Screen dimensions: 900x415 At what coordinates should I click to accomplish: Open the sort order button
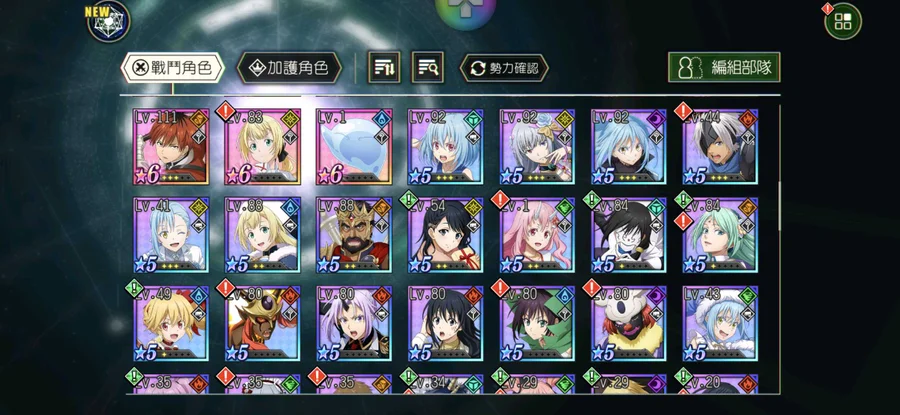coord(385,68)
